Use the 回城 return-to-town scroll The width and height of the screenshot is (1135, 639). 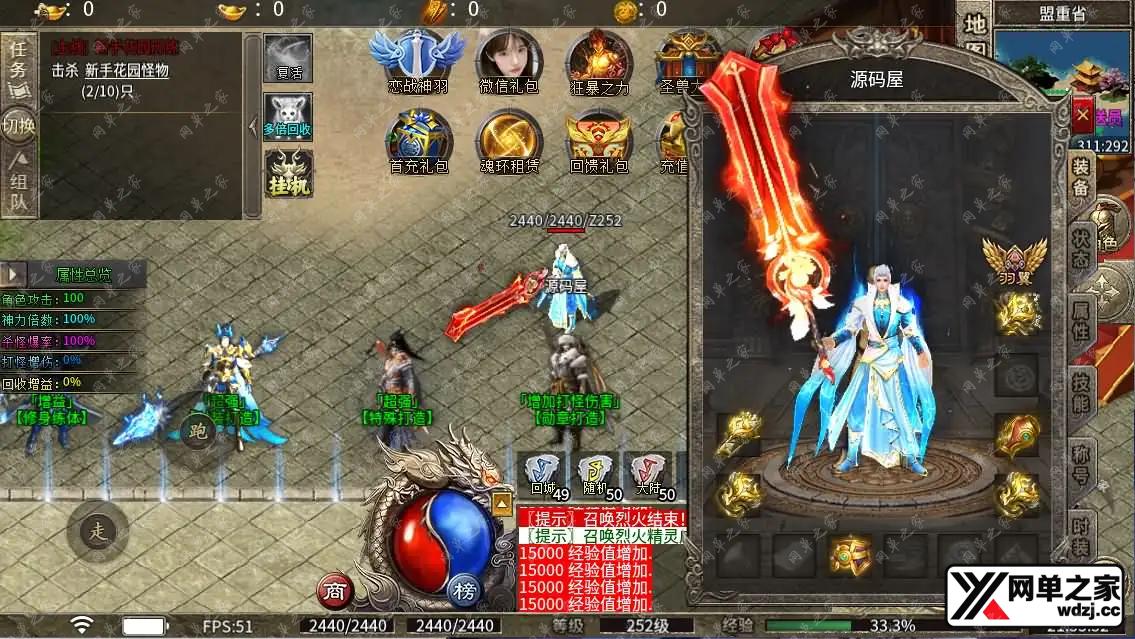545,476
